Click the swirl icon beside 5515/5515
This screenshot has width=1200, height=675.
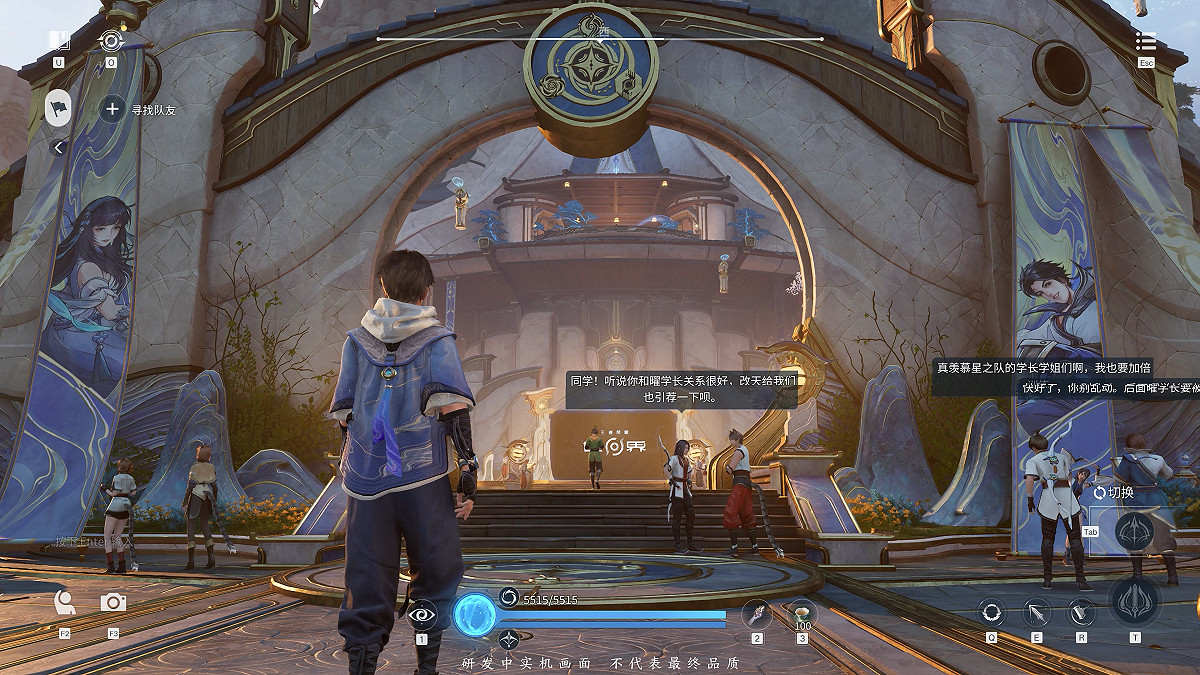click(x=509, y=598)
